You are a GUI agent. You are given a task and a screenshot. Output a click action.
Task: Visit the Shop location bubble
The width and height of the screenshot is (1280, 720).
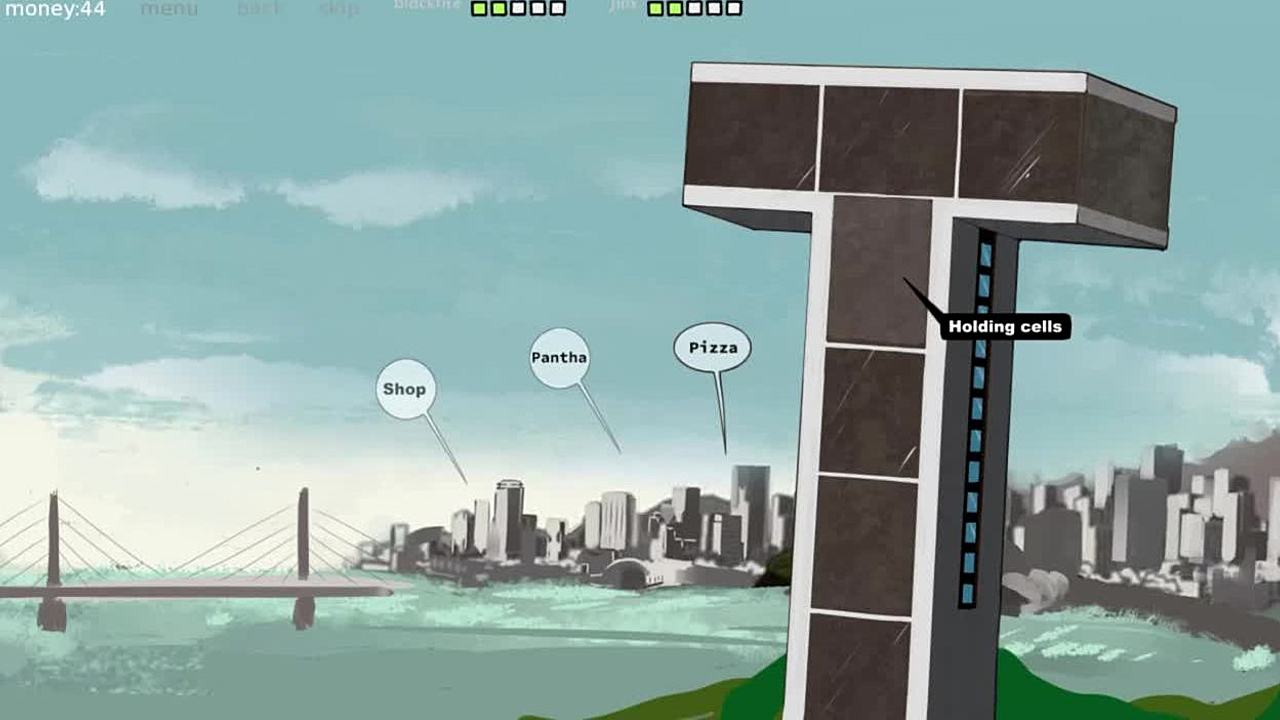coord(405,389)
